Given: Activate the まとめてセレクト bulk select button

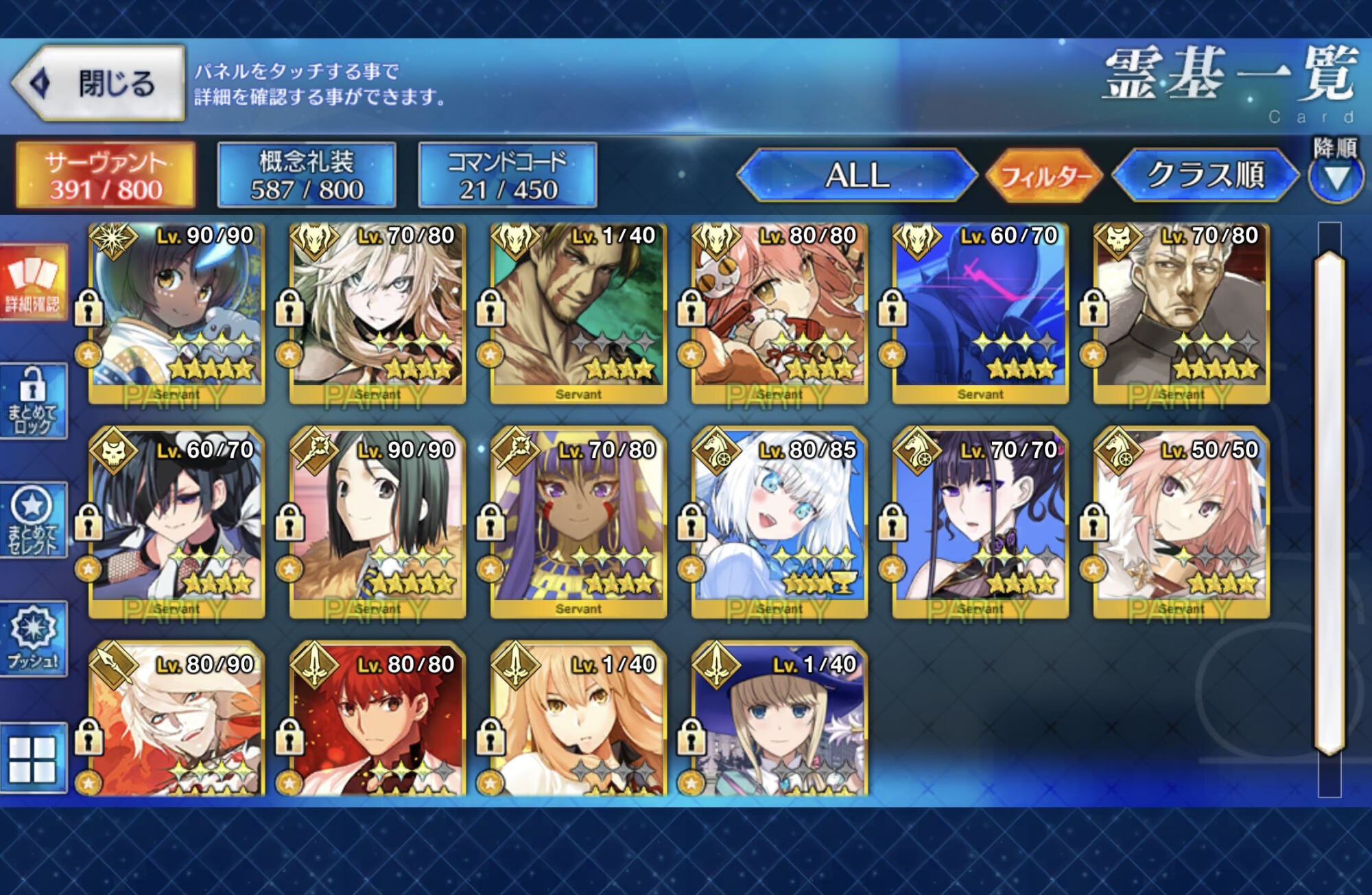Looking at the screenshot, I should [34, 520].
